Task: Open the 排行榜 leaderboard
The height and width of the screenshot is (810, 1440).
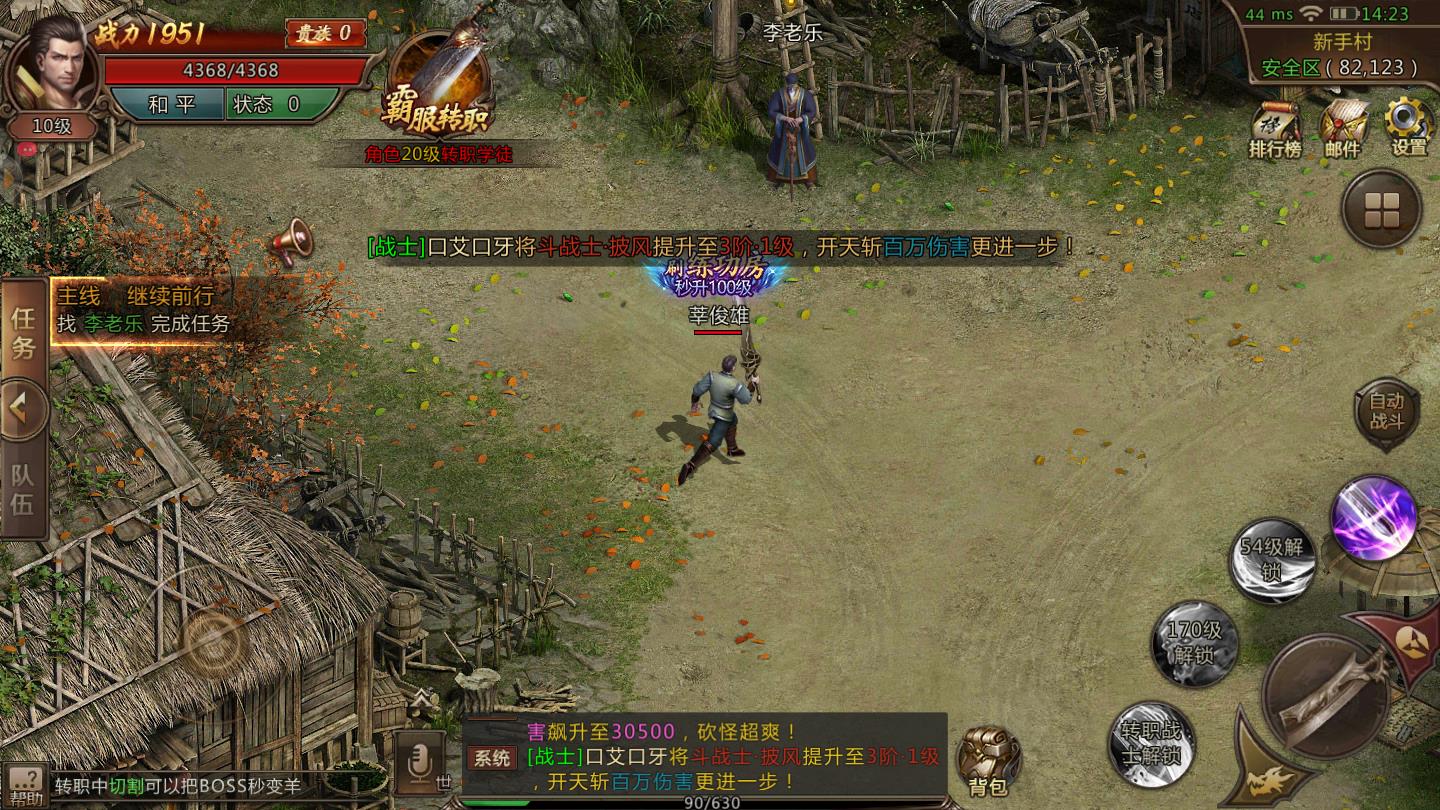Action: [x=1275, y=130]
